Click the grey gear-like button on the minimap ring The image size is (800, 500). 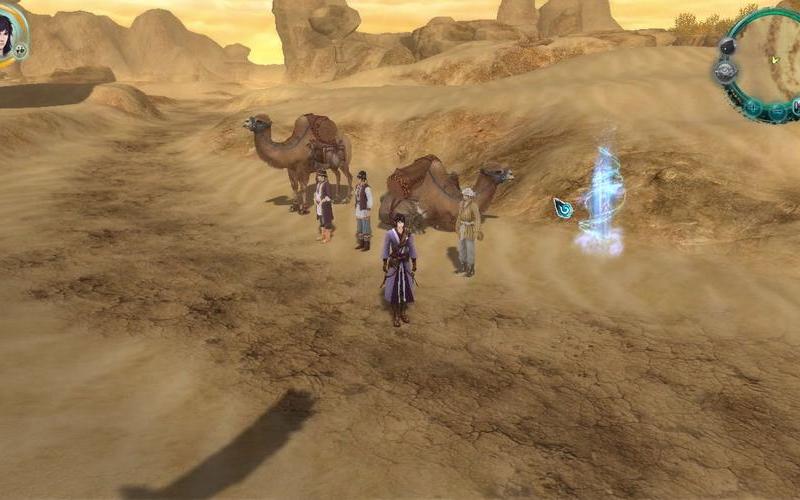tap(725, 72)
